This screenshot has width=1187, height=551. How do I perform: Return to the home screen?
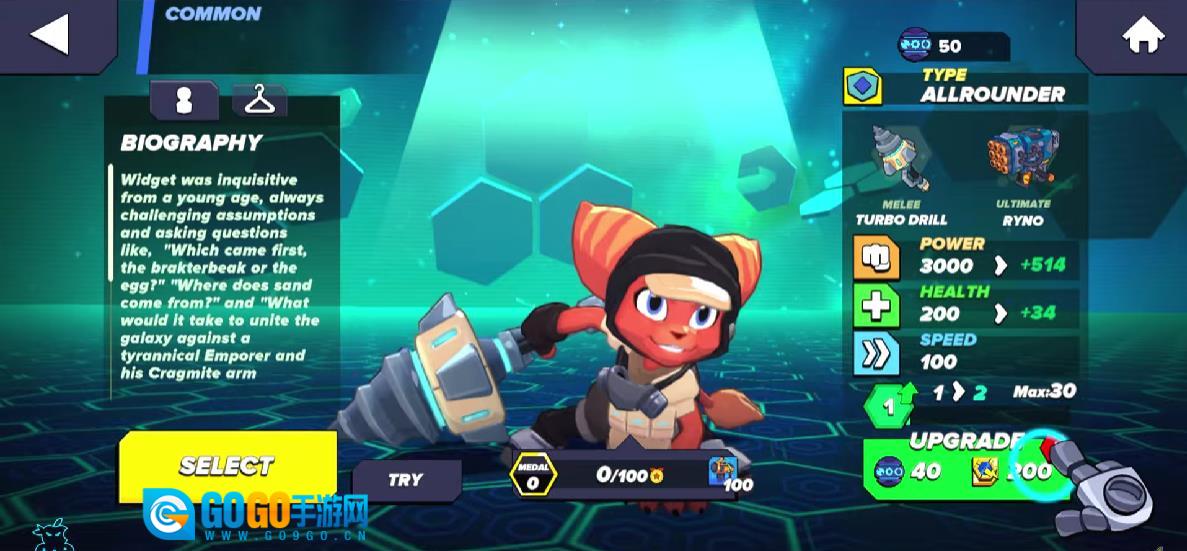pyautogui.click(x=1130, y=36)
